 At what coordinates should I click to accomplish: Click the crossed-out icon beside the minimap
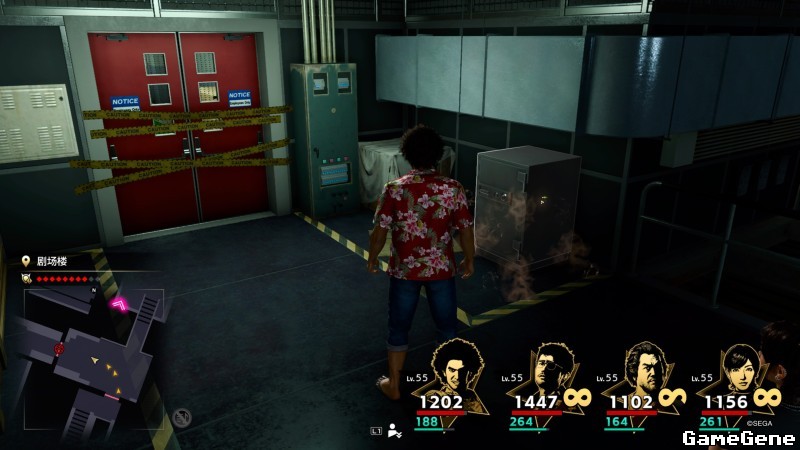(x=182, y=418)
